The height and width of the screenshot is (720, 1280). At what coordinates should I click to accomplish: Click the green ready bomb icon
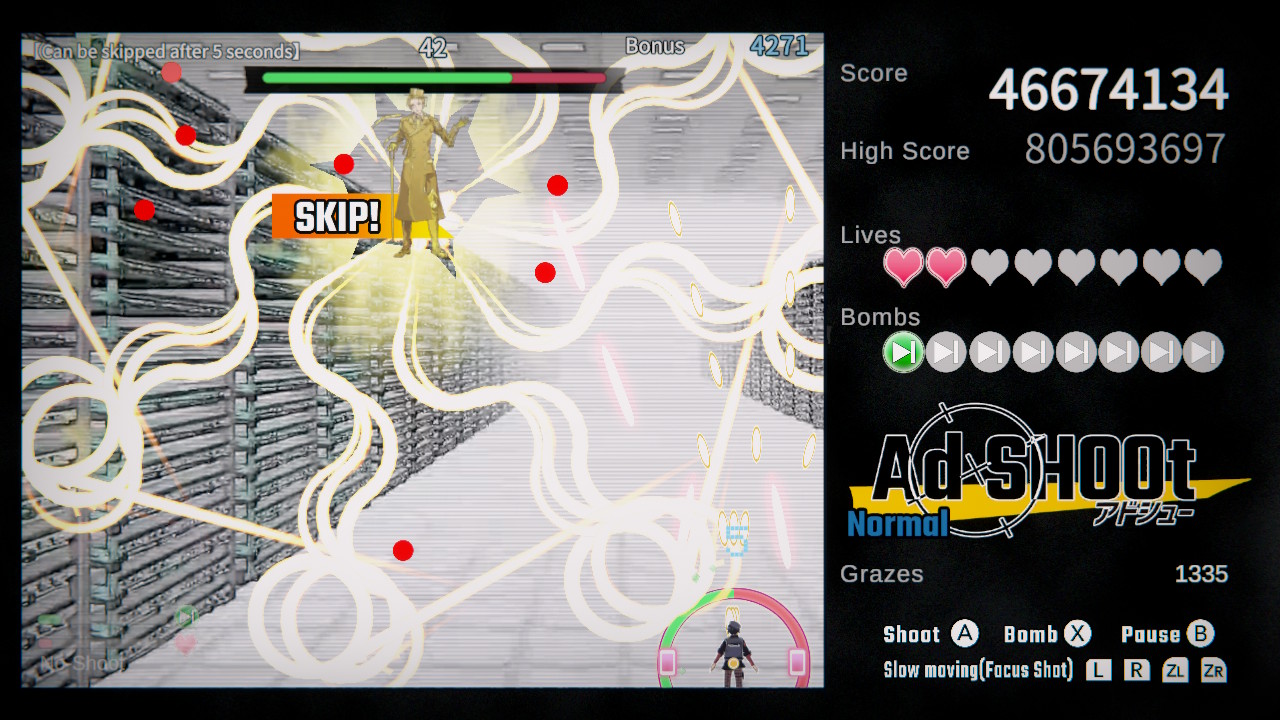(903, 352)
